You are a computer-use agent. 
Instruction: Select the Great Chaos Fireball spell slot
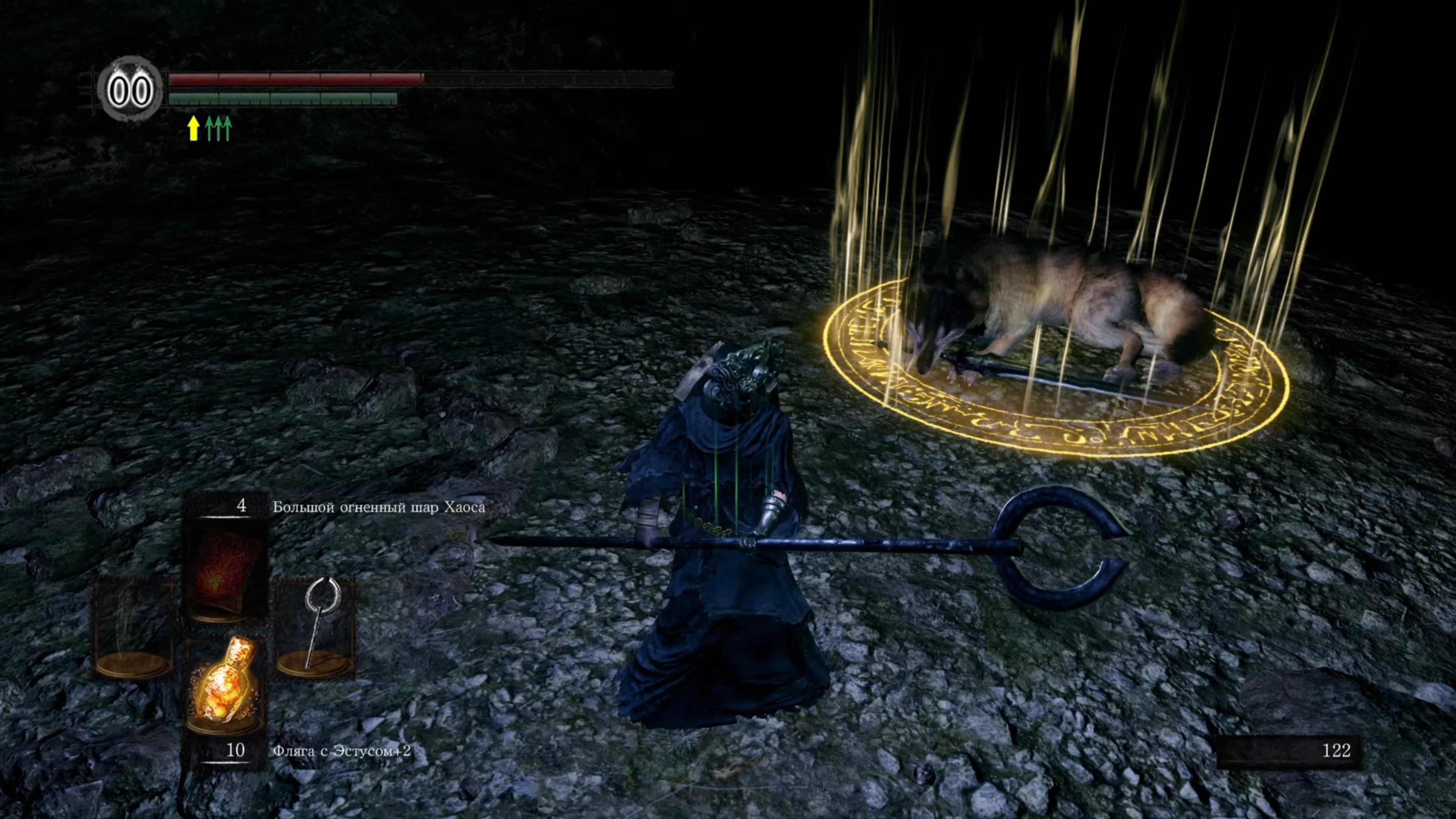(225, 571)
